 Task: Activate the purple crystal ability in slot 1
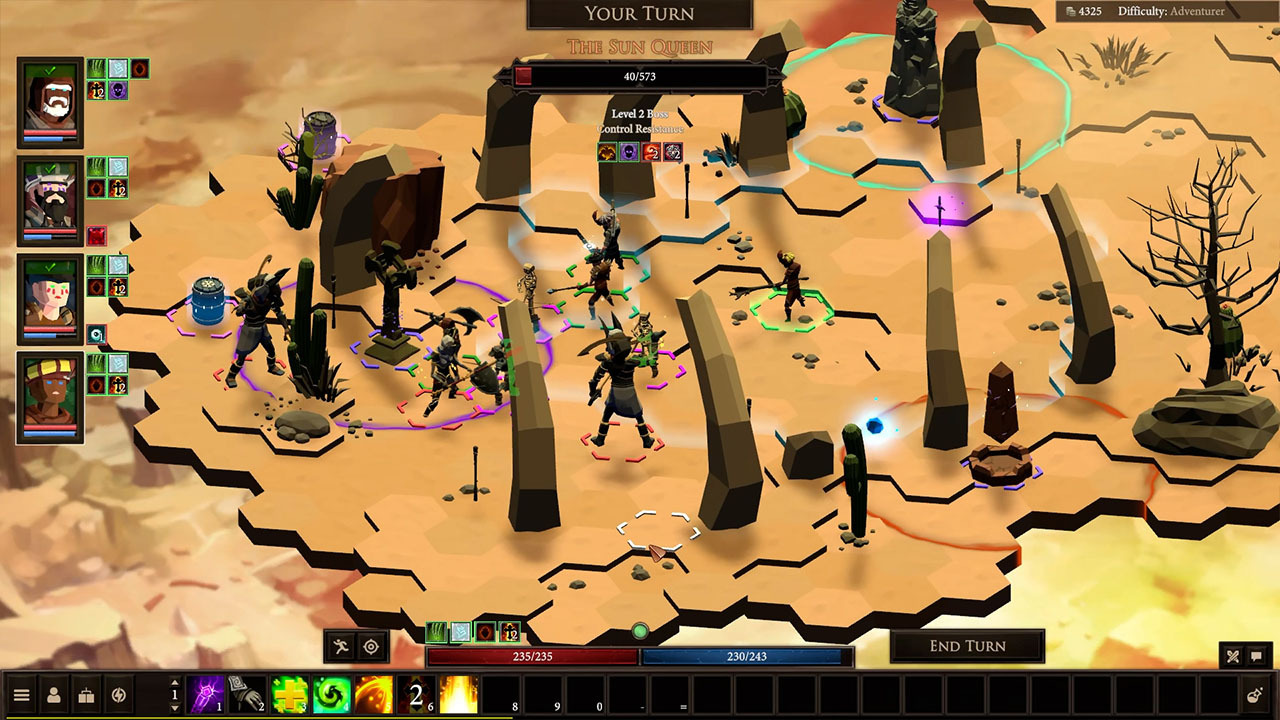click(x=205, y=695)
